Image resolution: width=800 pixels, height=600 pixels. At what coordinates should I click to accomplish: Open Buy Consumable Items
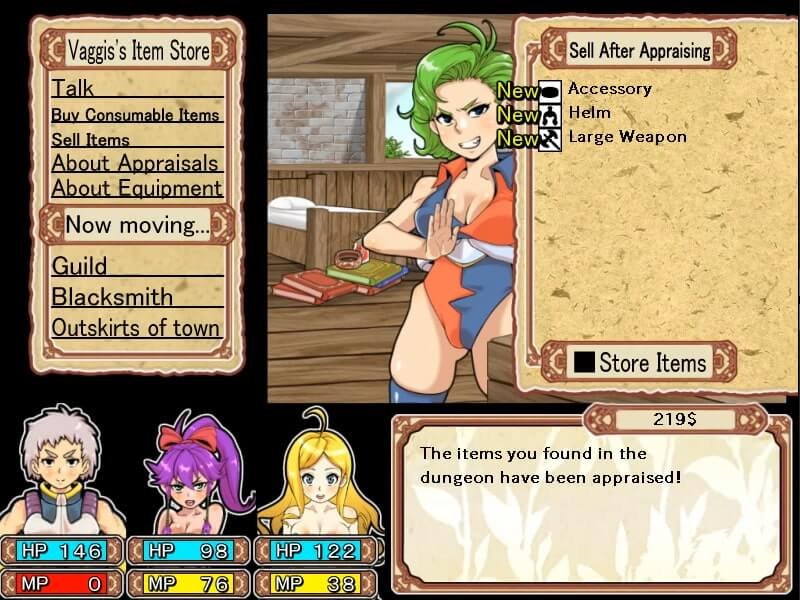pos(136,115)
